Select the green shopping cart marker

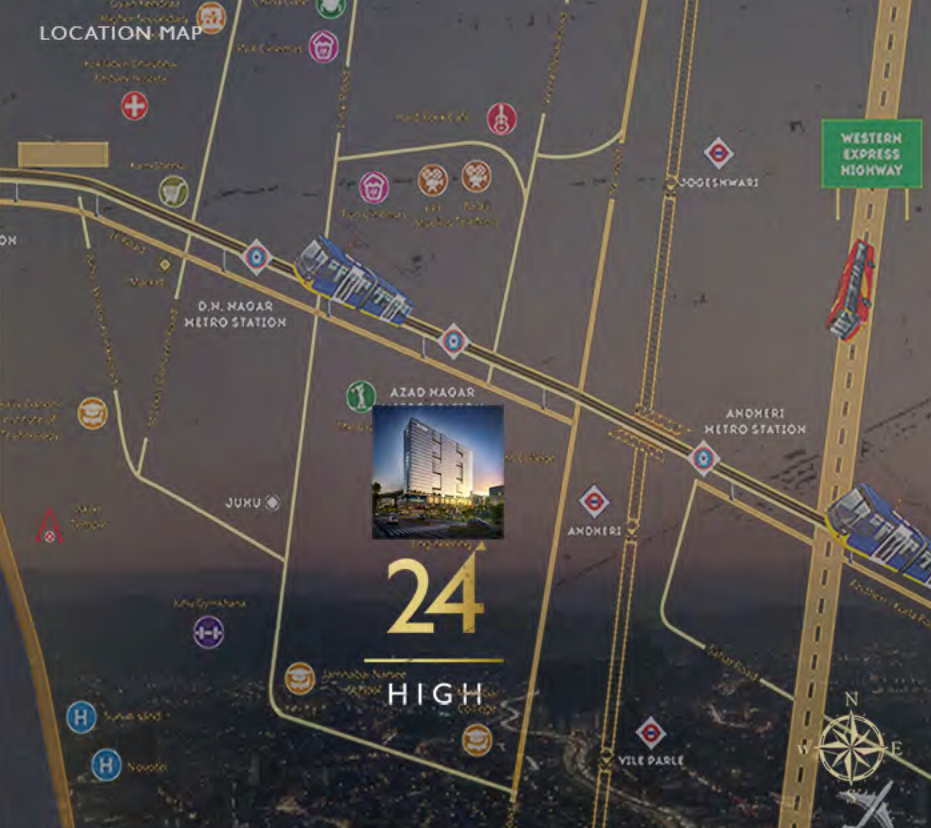click(174, 190)
